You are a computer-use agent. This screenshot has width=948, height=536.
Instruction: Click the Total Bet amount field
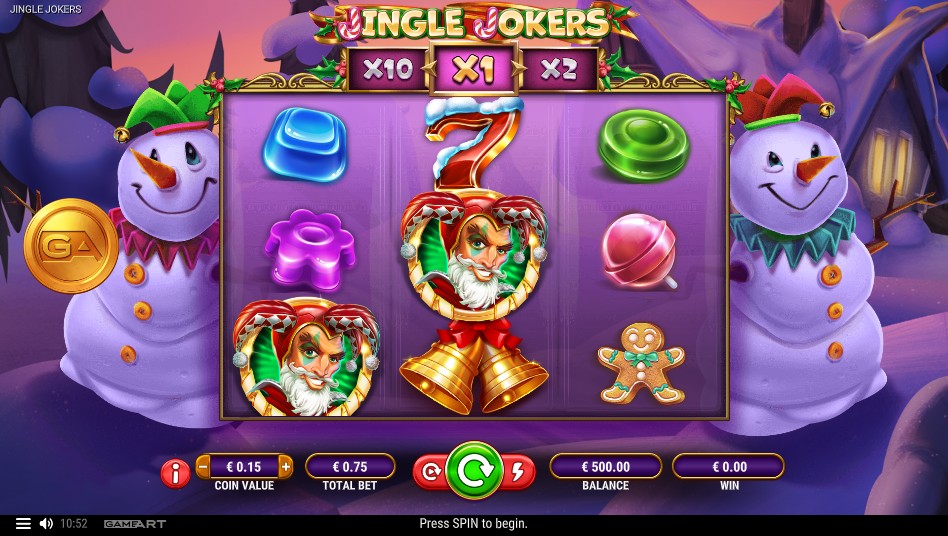pos(350,466)
